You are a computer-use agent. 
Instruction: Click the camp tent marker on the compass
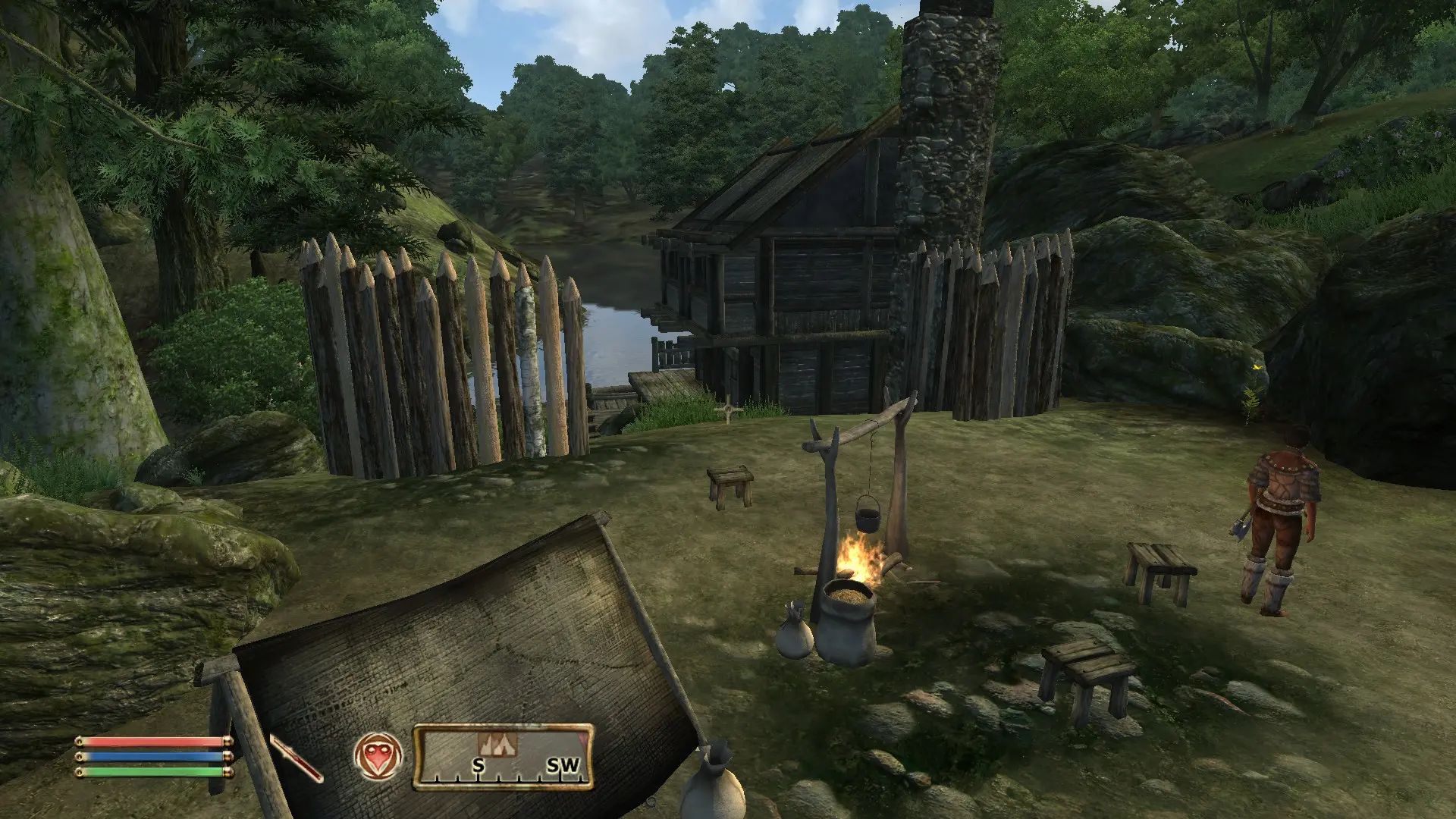click(497, 742)
